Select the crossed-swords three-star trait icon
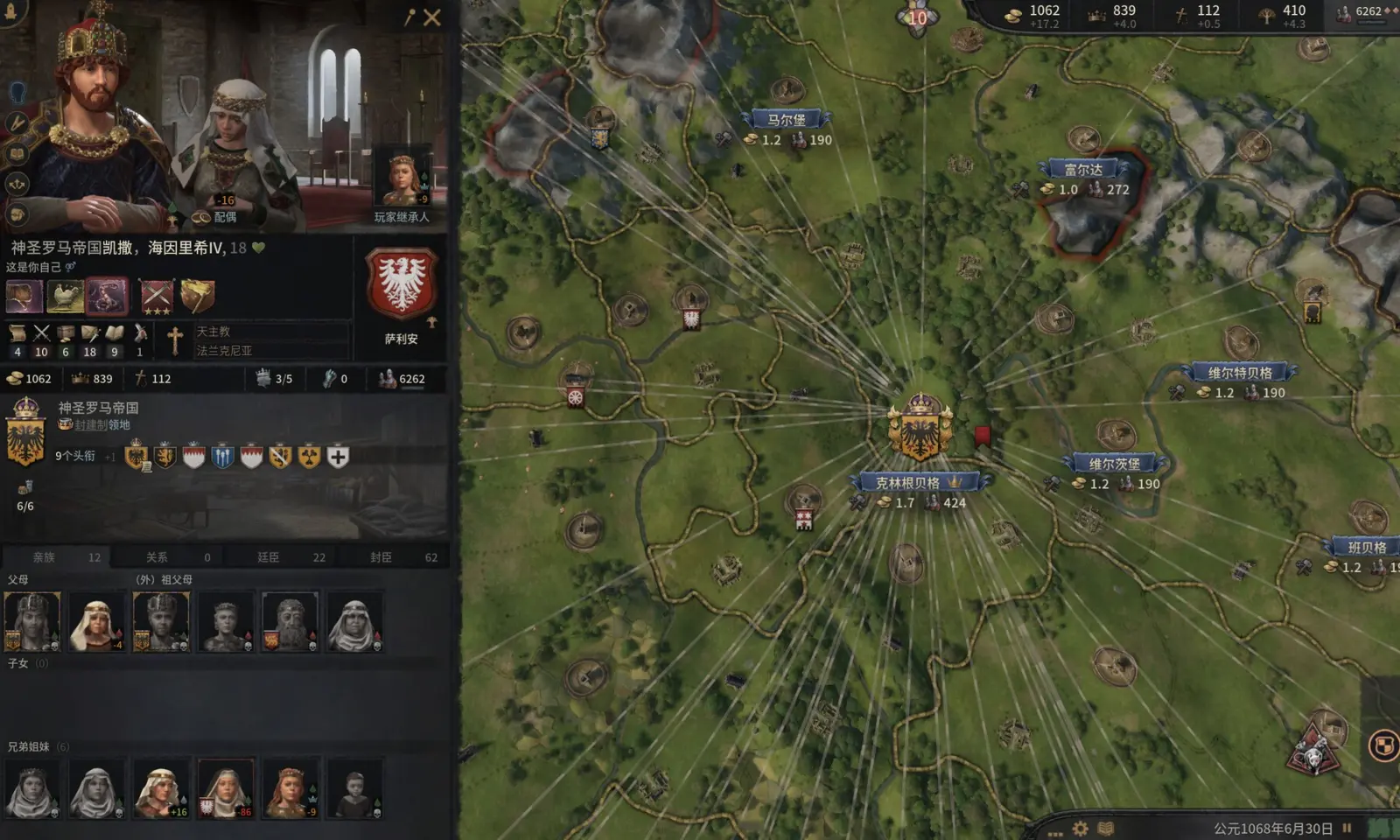This screenshot has width=1400, height=840. [157, 297]
